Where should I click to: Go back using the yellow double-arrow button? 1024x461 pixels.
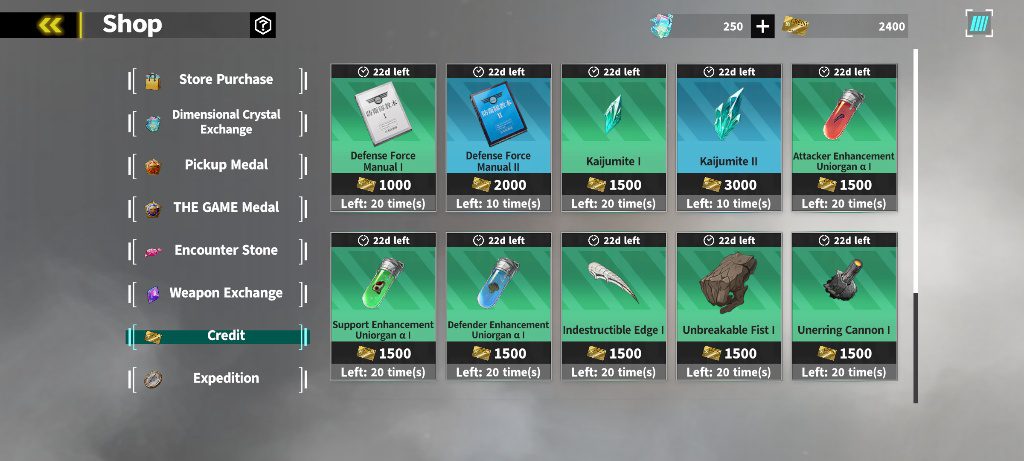click(x=49, y=25)
